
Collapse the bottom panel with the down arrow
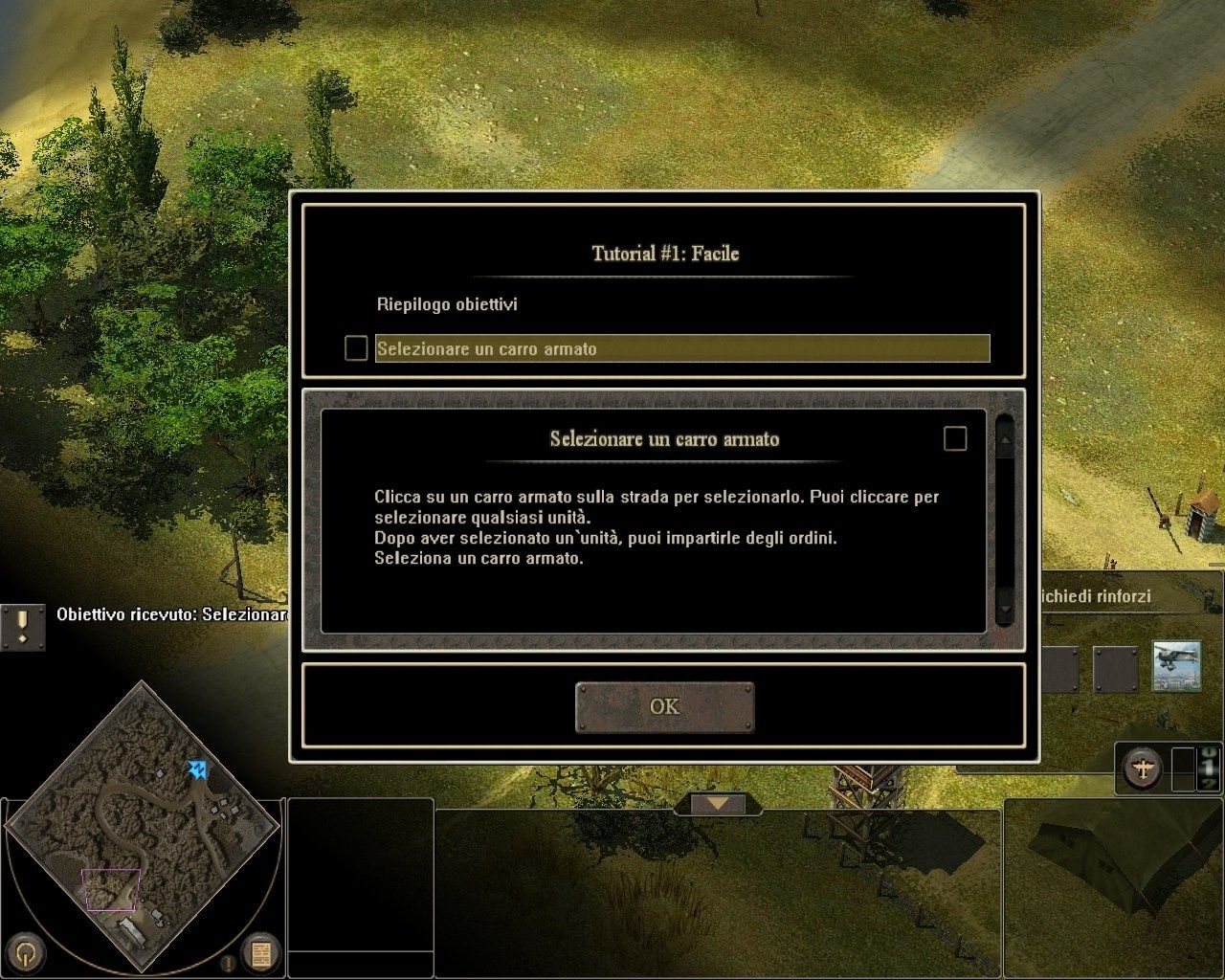718,803
